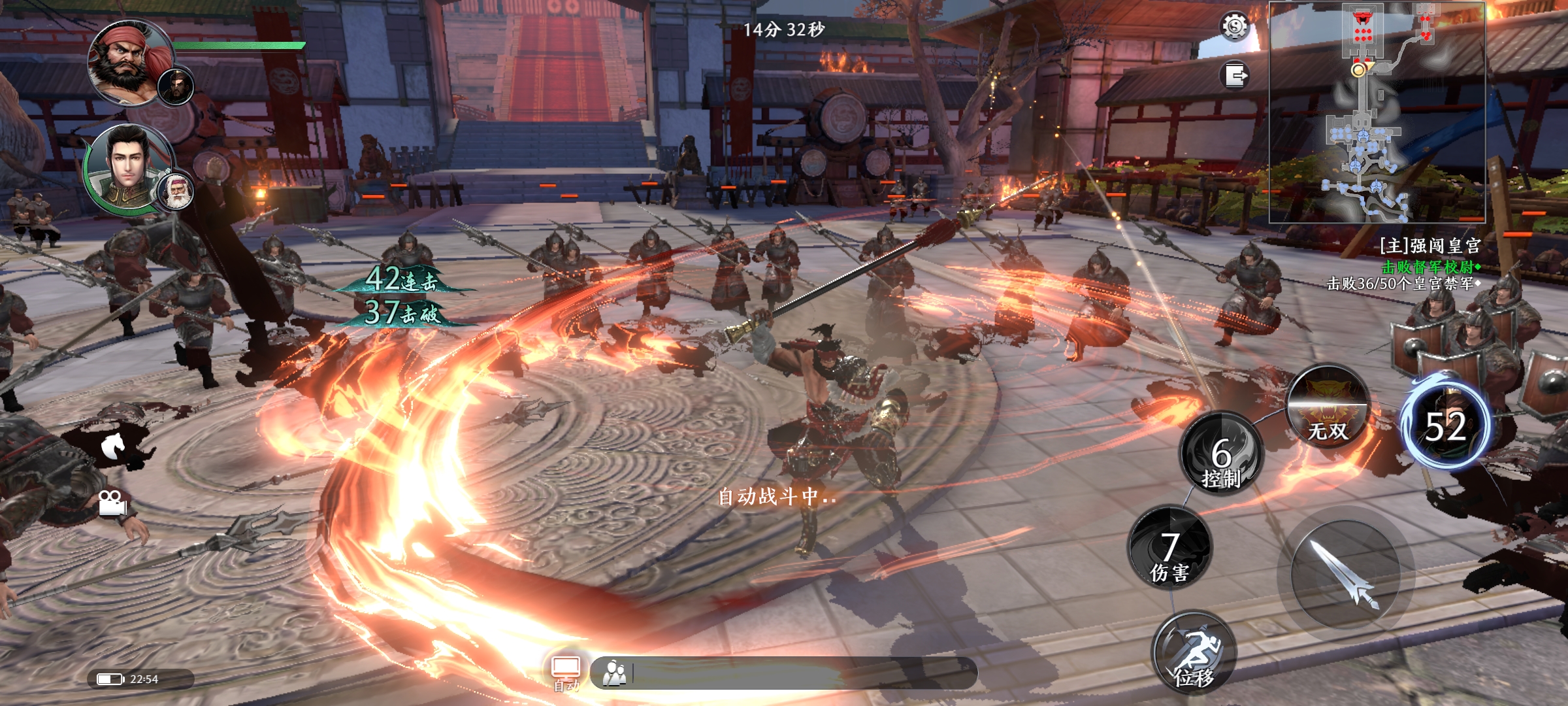Select the small dark warrior assist portrait
The width and height of the screenshot is (1568, 706).
tap(176, 86)
